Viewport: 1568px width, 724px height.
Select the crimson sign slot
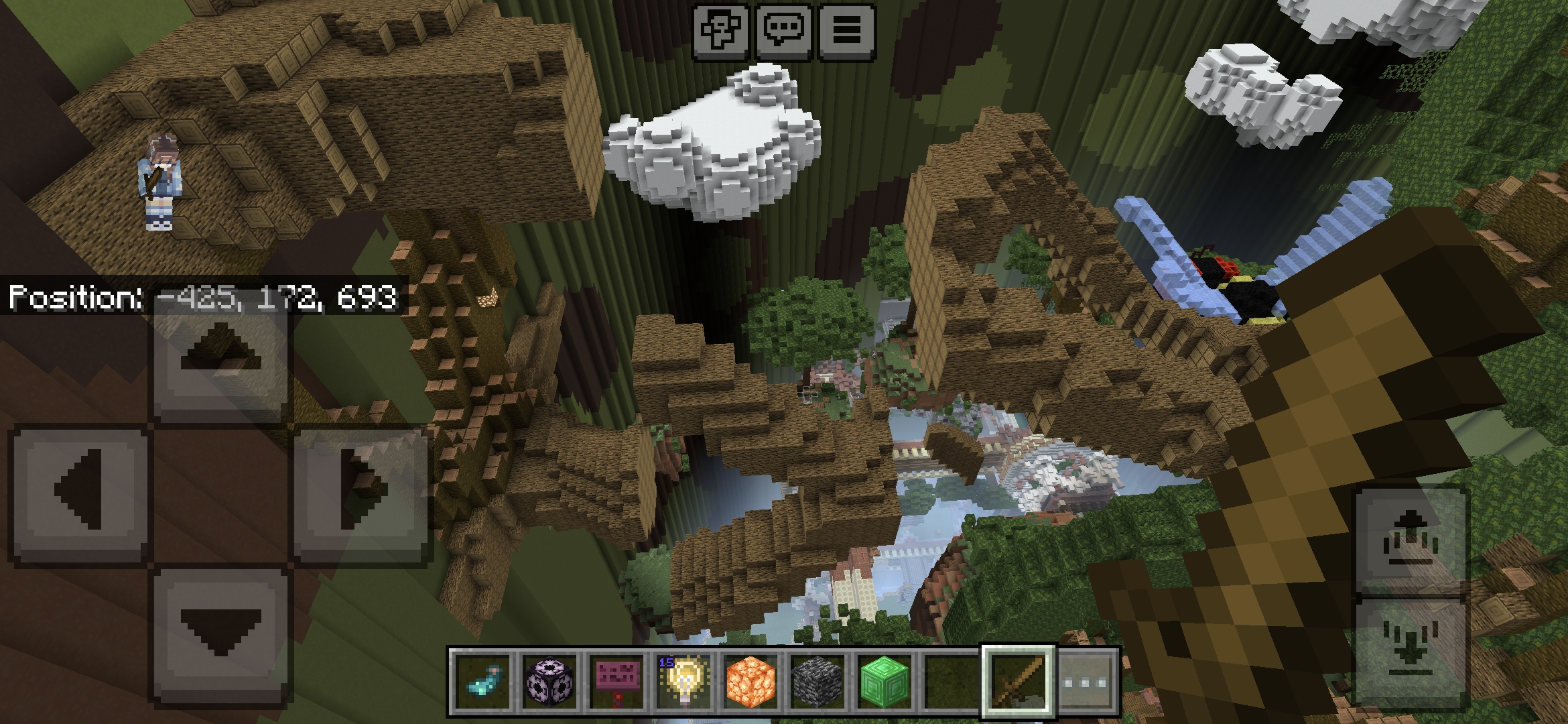(617, 682)
